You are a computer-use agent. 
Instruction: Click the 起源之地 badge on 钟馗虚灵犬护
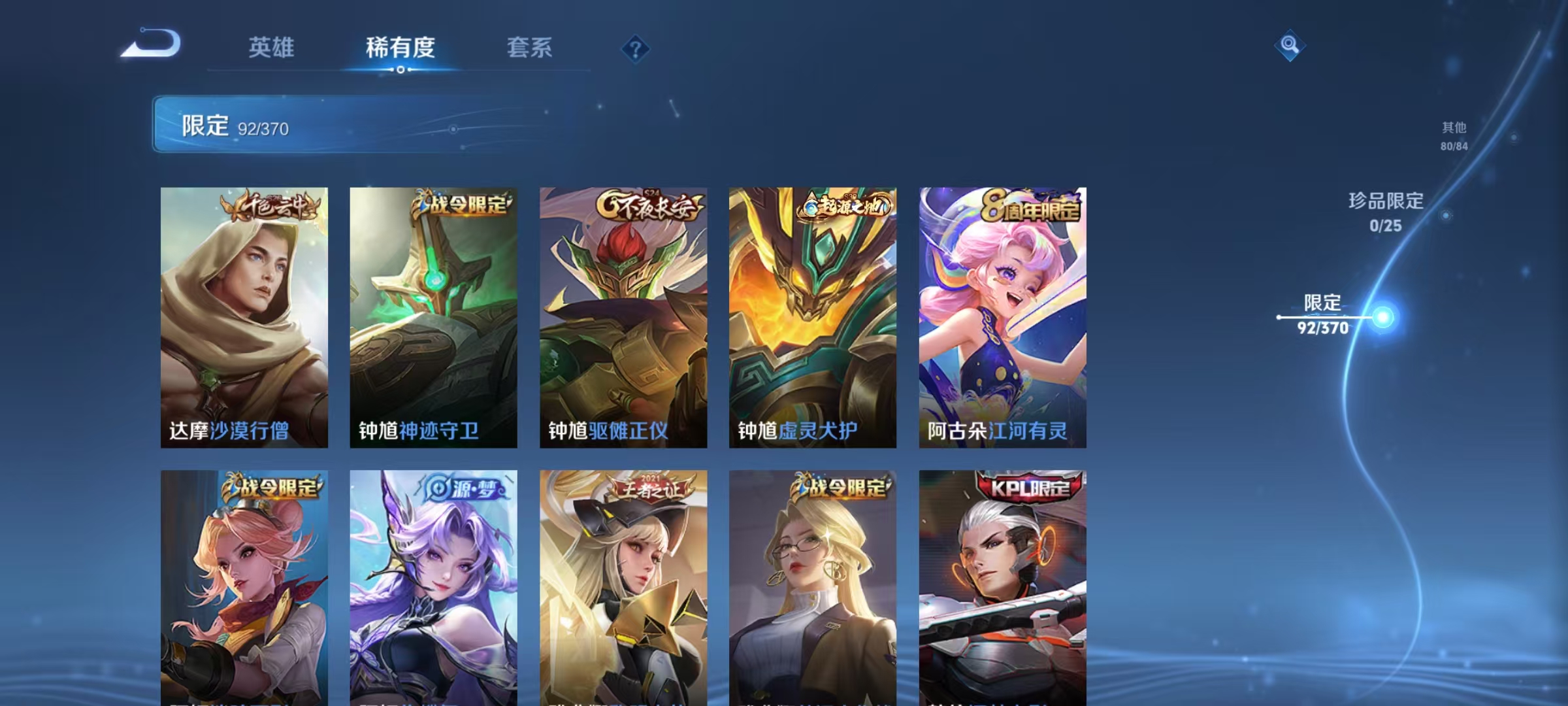[839, 206]
